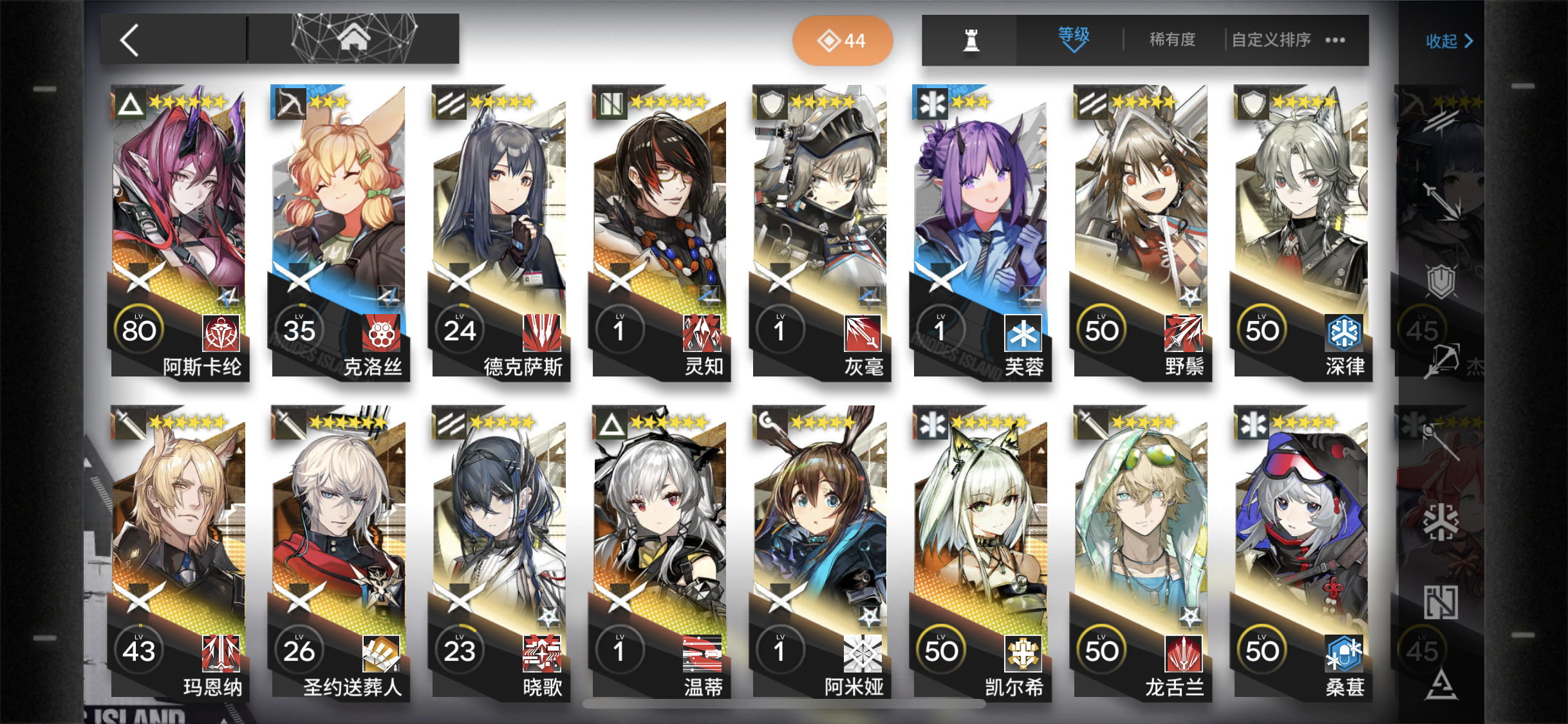Click the medic class icon on 芙蓉 card
The width and height of the screenshot is (1568, 724).
(931, 104)
